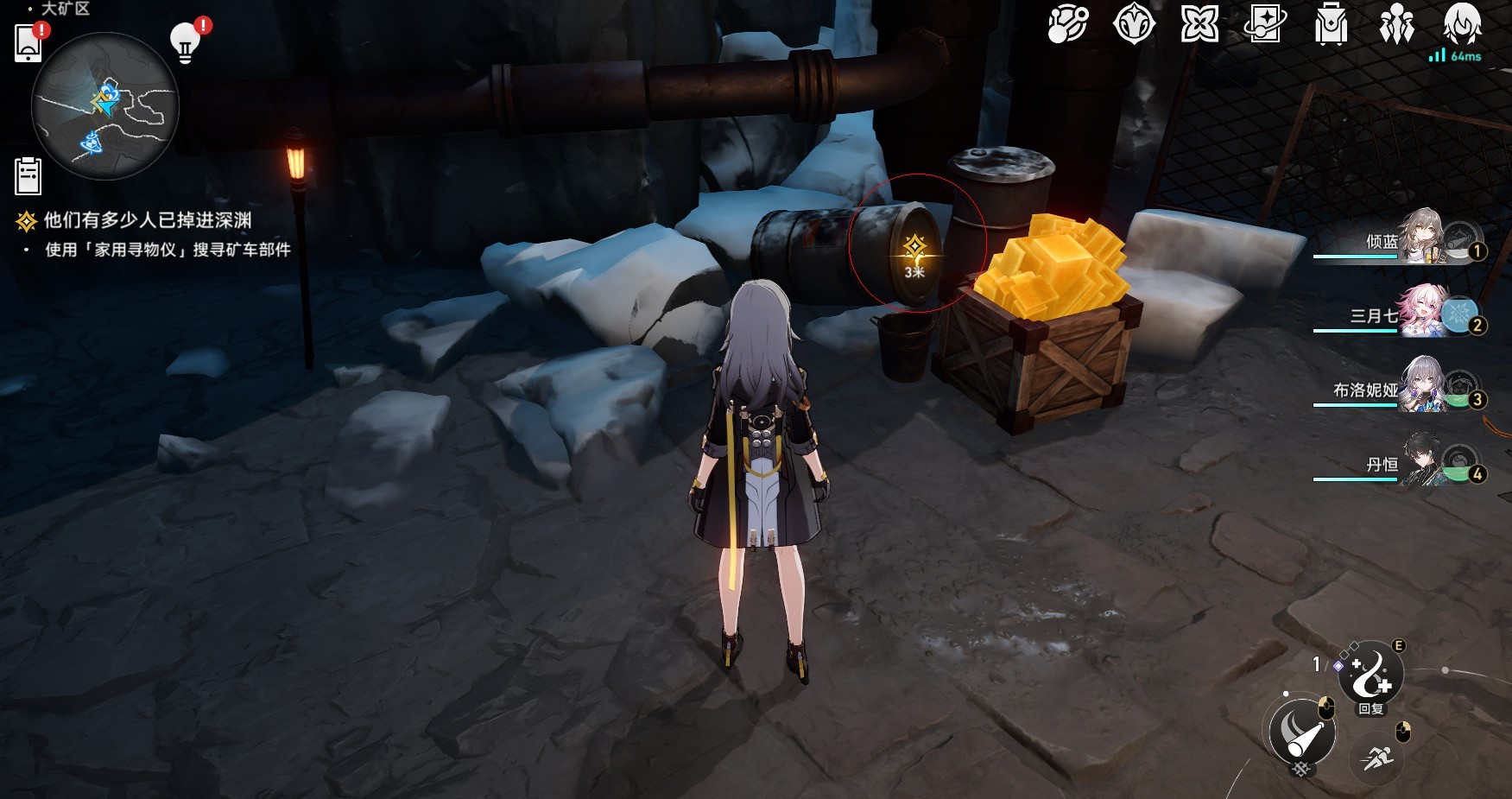The height and width of the screenshot is (799, 1512).
Task: Open the suitcase inventory icon
Action: (x=1331, y=24)
